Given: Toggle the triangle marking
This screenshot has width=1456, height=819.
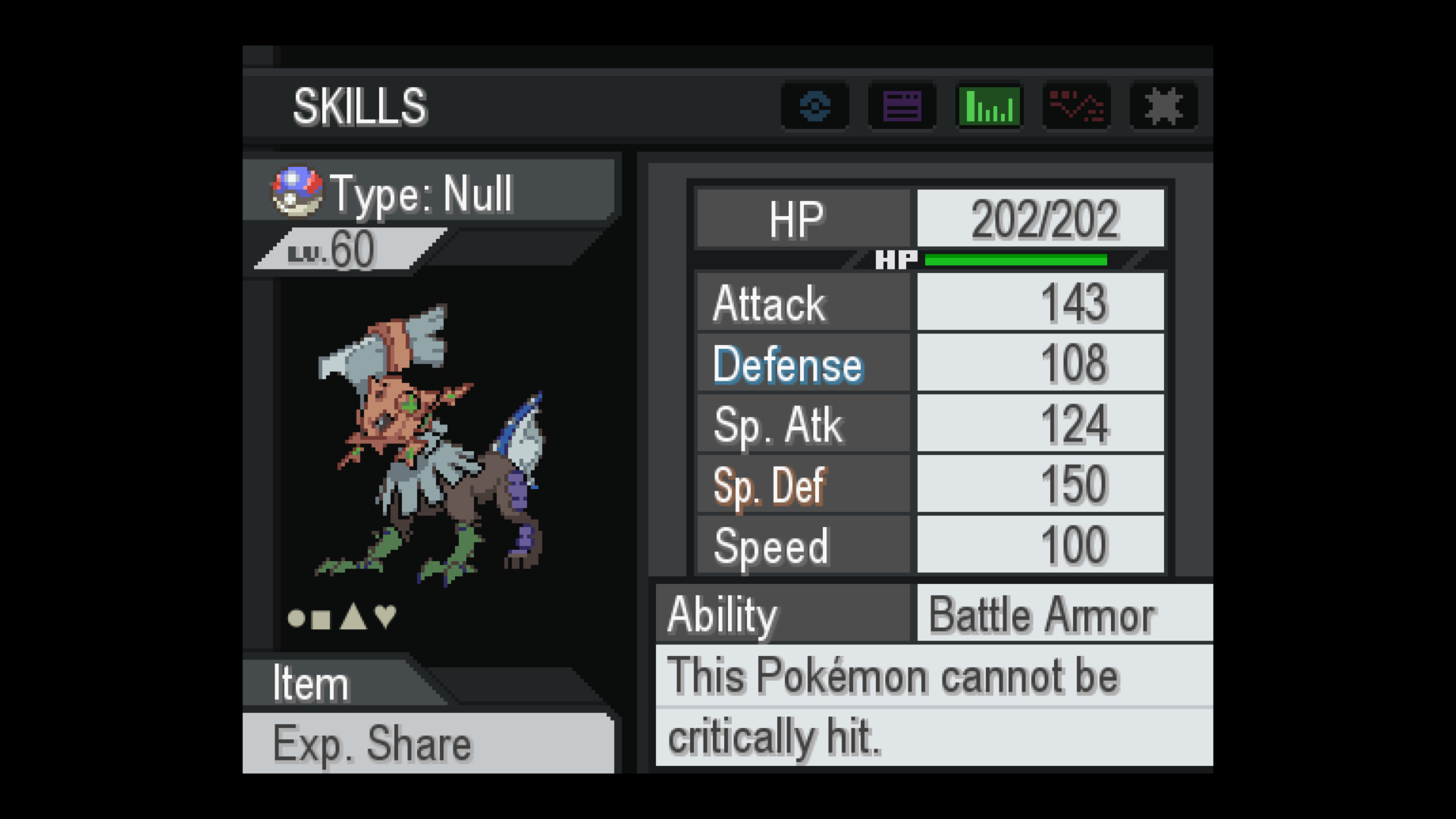Looking at the screenshot, I should [353, 617].
